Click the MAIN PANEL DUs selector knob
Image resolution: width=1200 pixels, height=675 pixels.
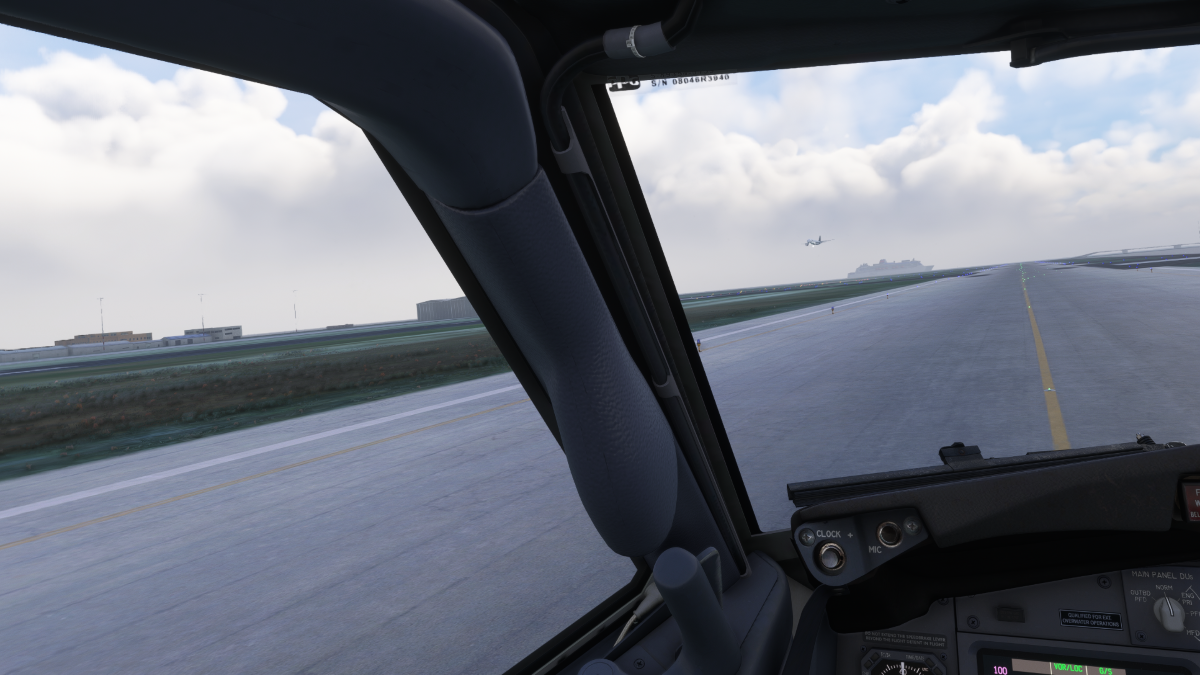click(x=1167, y=611)
